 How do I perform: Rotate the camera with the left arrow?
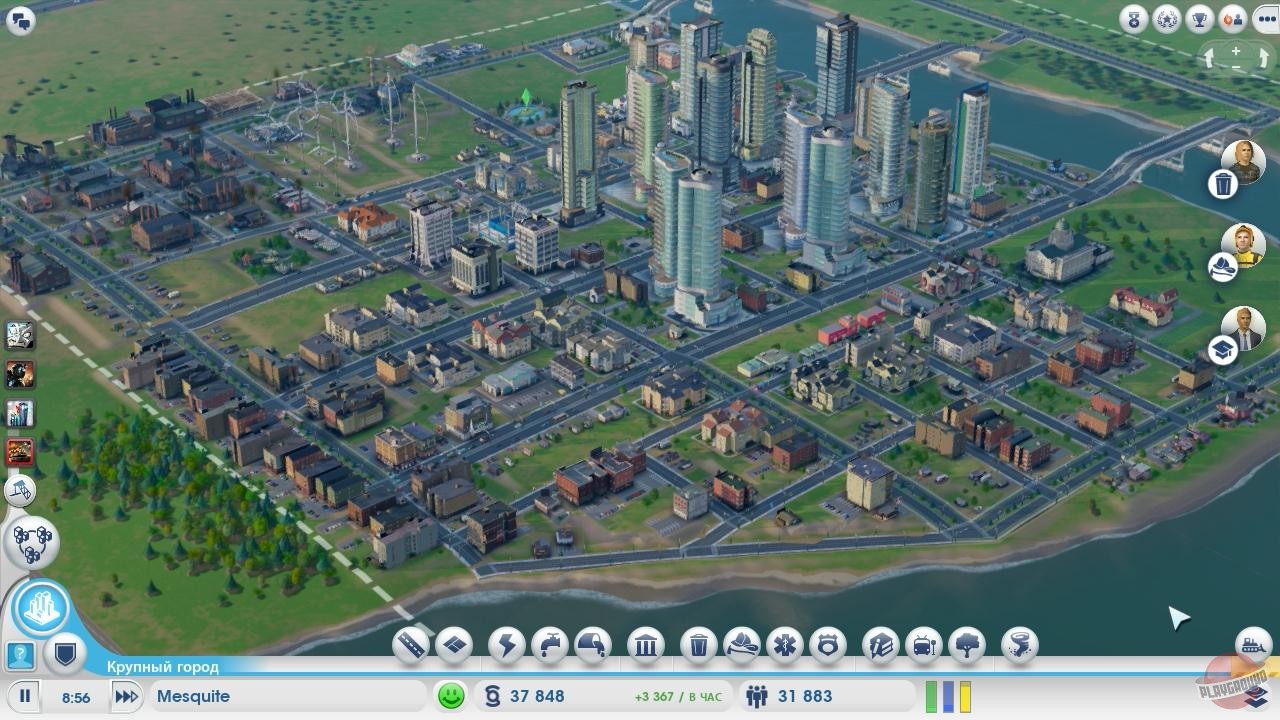tap(1209, 58)
